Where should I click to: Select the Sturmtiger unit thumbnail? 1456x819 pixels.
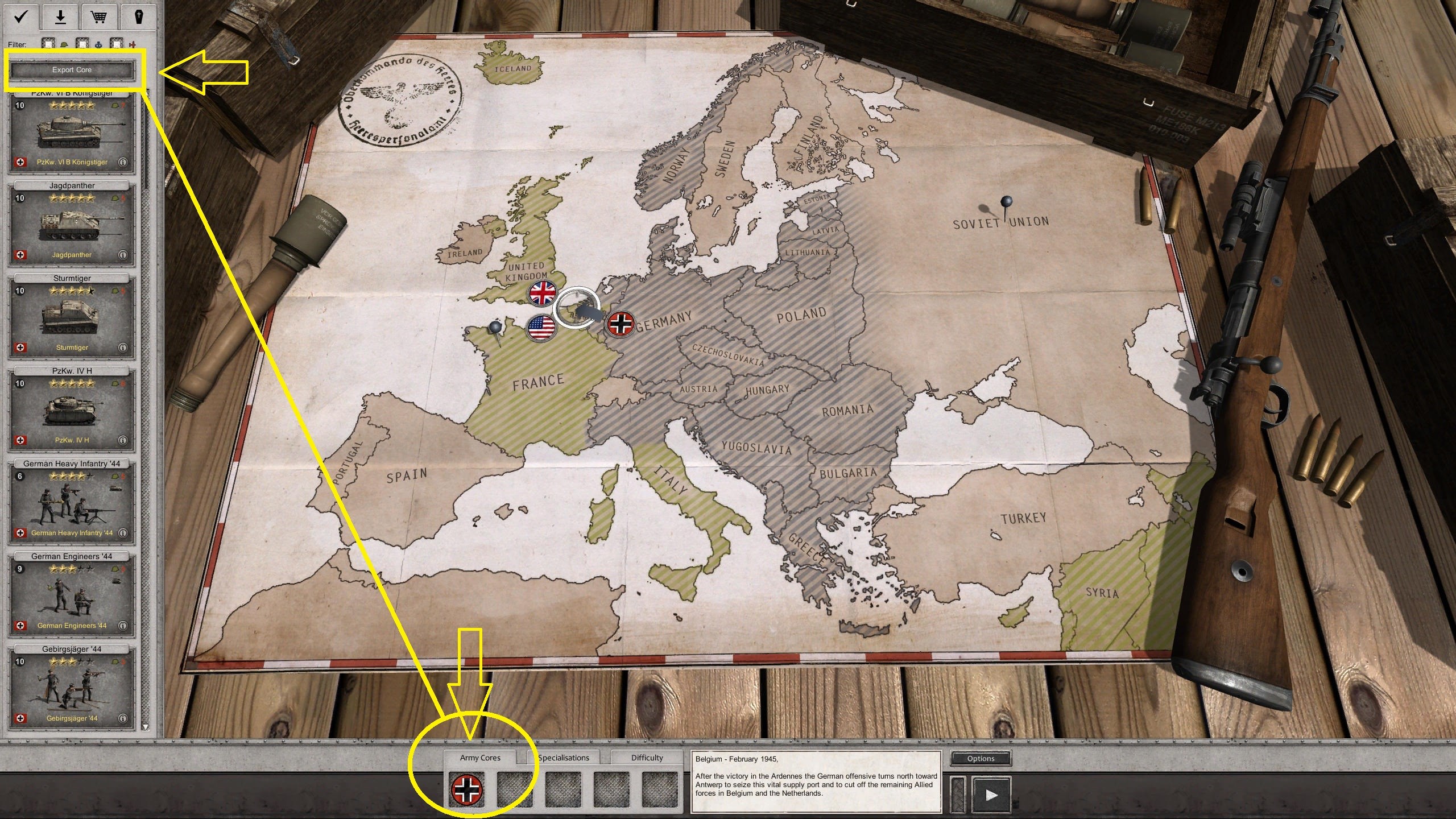coord(71,316)
